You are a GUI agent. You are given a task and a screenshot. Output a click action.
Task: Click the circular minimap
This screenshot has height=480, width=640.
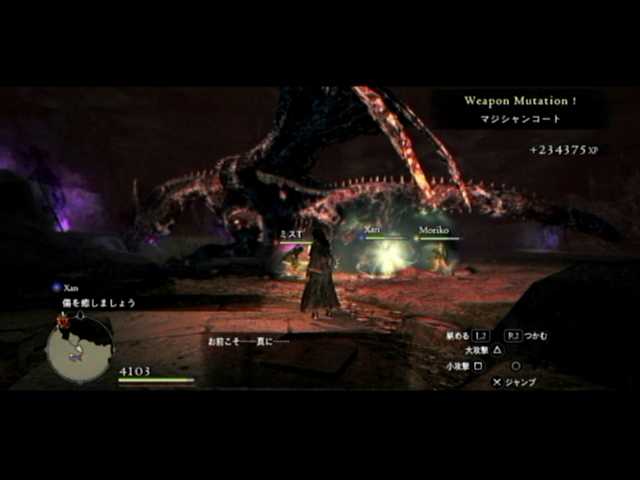coord(79,348)
